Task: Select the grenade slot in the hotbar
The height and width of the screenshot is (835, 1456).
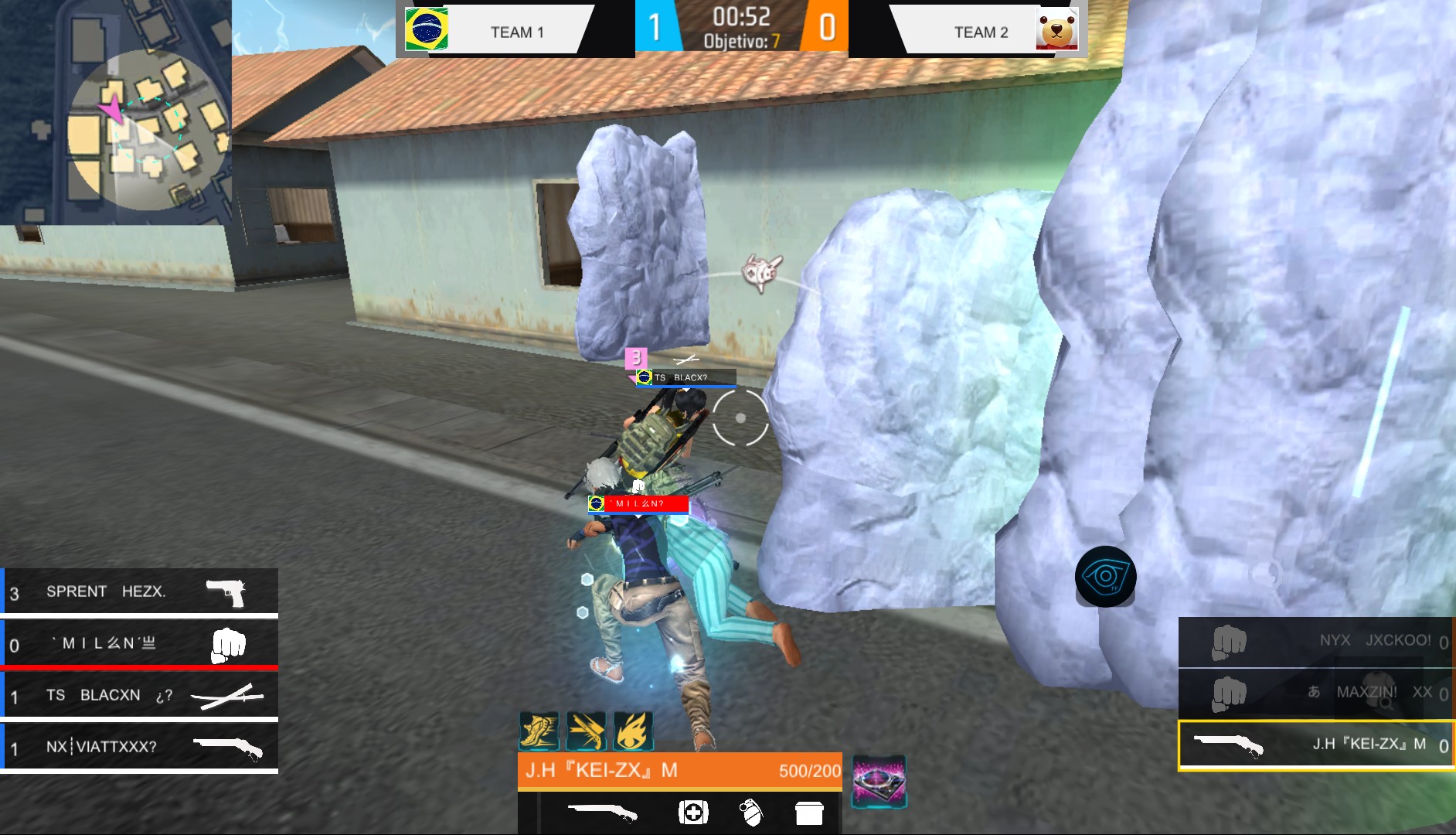Action: tap(752, 813)
